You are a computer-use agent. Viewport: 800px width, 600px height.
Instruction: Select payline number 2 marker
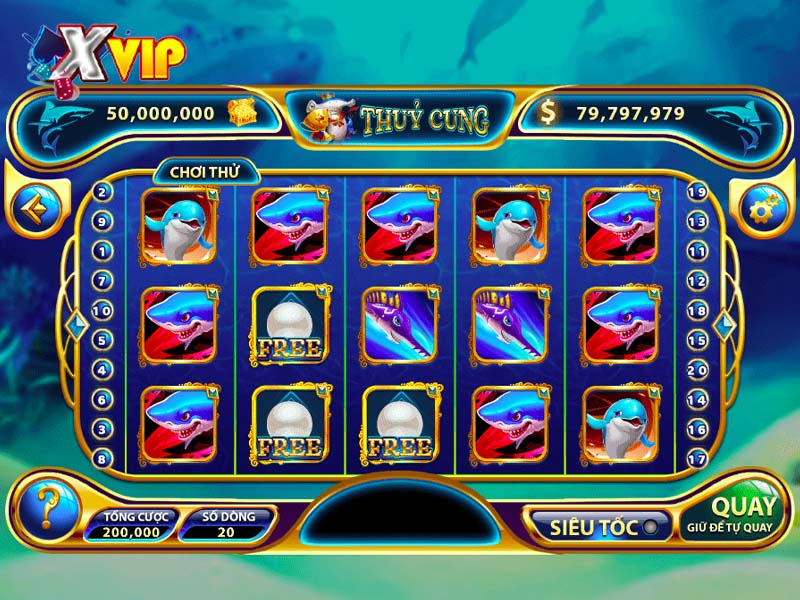pyautogui.click(x=102, y=193)
